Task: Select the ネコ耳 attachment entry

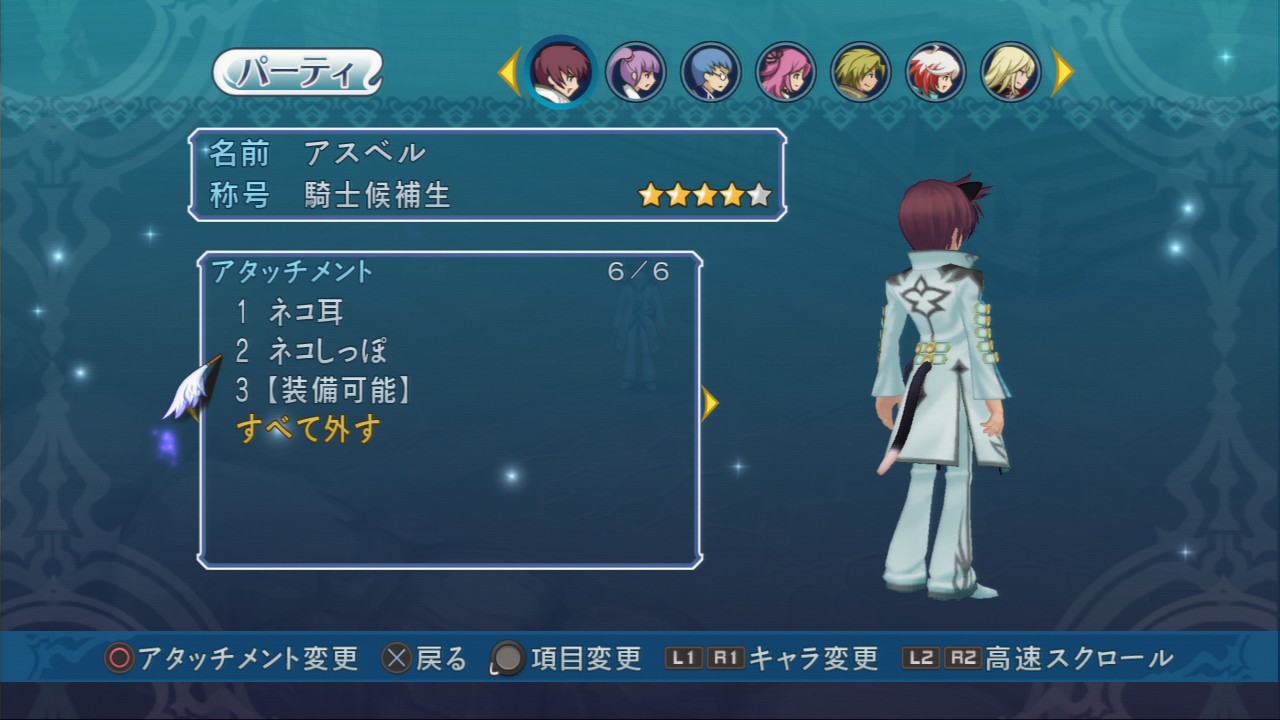Action: (x=305, y=312)
